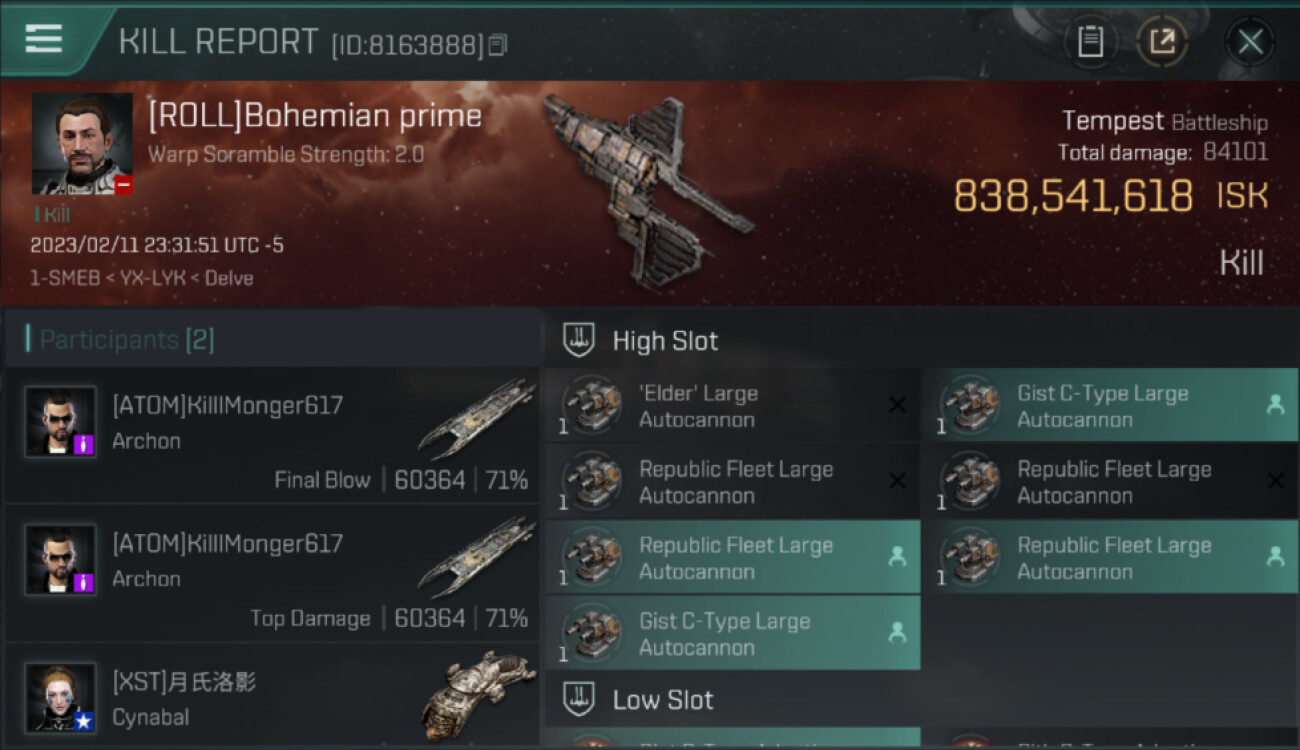Select the last Gist C-Type autocannon slot
This screenshot has width=1300, height=750.
tap(732, 634)
